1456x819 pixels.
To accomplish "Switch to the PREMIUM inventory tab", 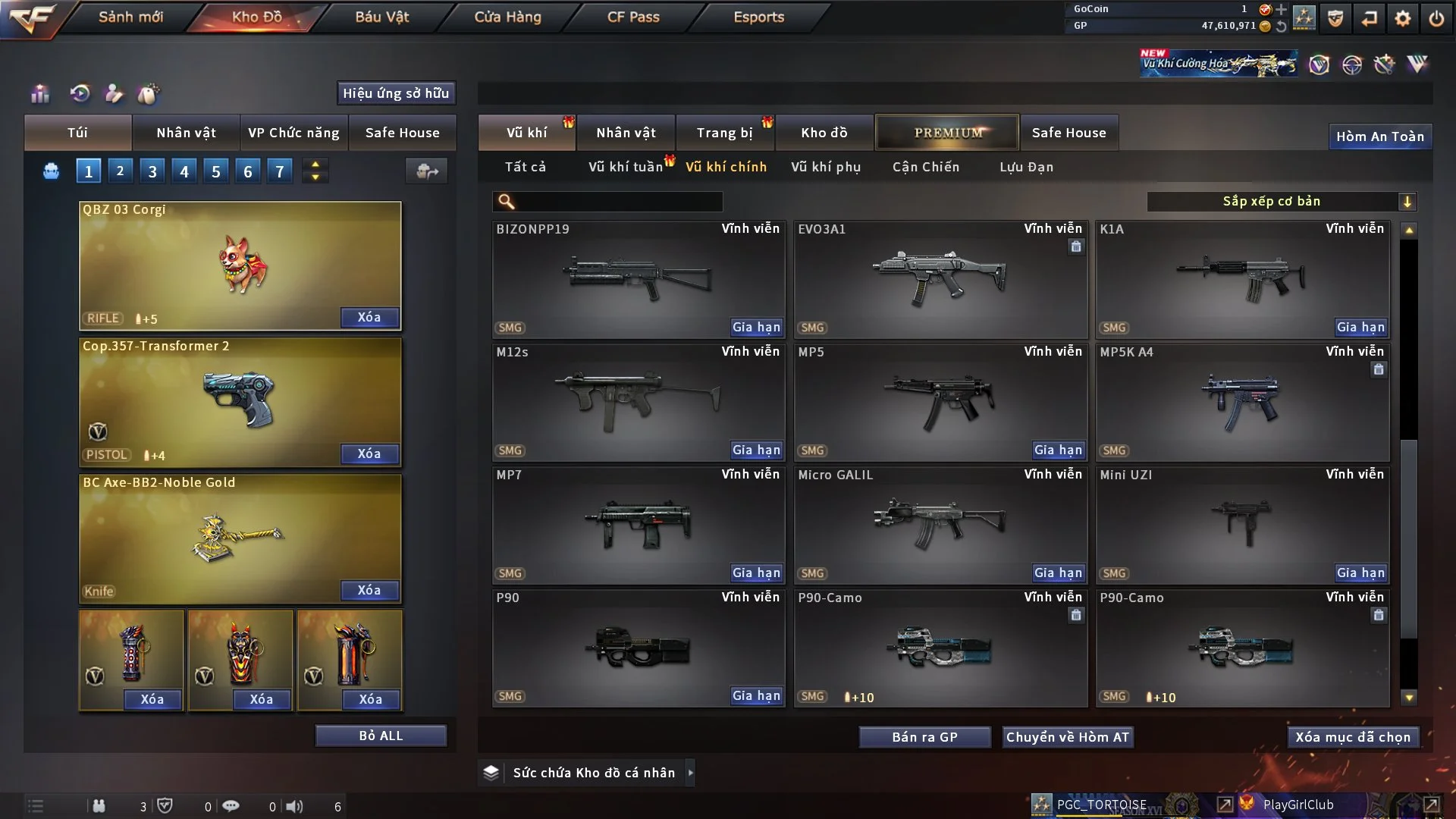I will coord(947,133).
